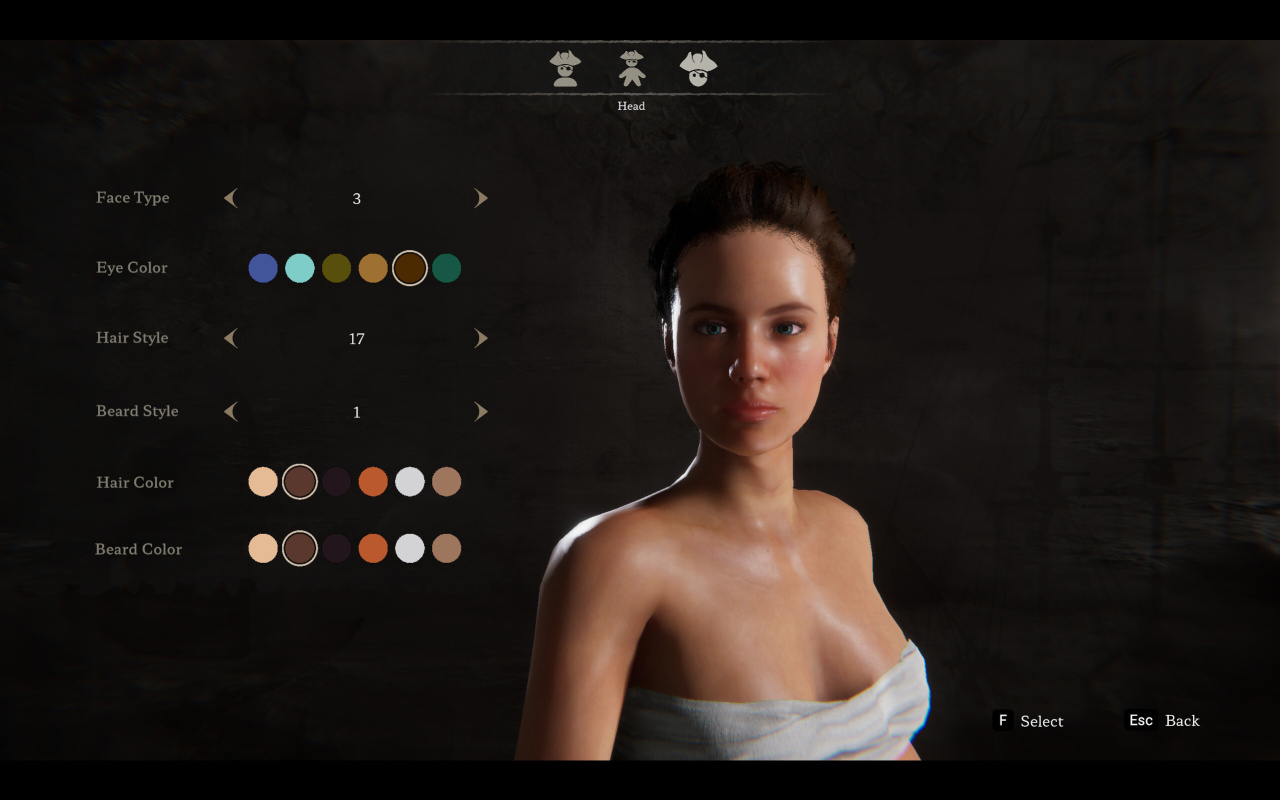Open the pirate bust tab
The height and width of the screenshot is (800, 1280).
[x=565, y=68]
